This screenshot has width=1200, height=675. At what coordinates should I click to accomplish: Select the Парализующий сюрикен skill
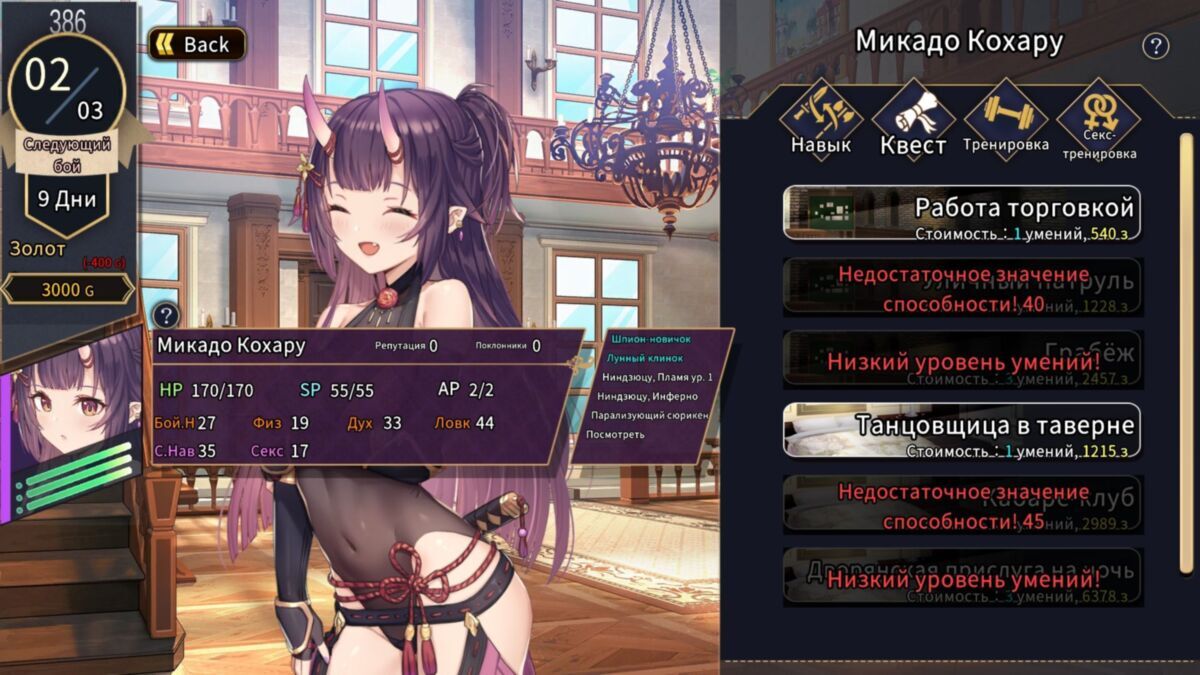point(649,415)
